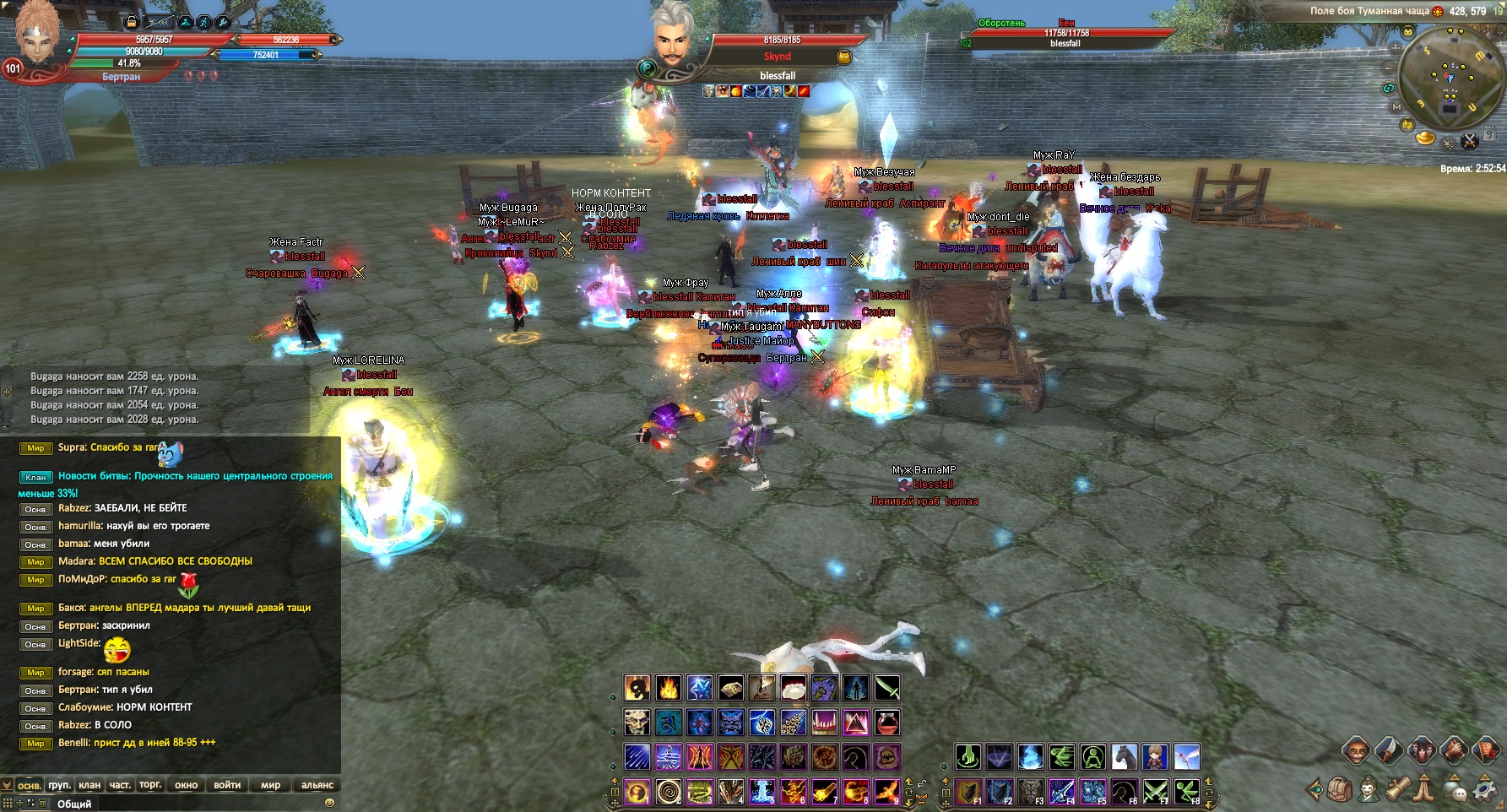Switch to the "торг." chat tab
The width and height of the screenshot is (1507, 812).
click(x=150, y=785)
